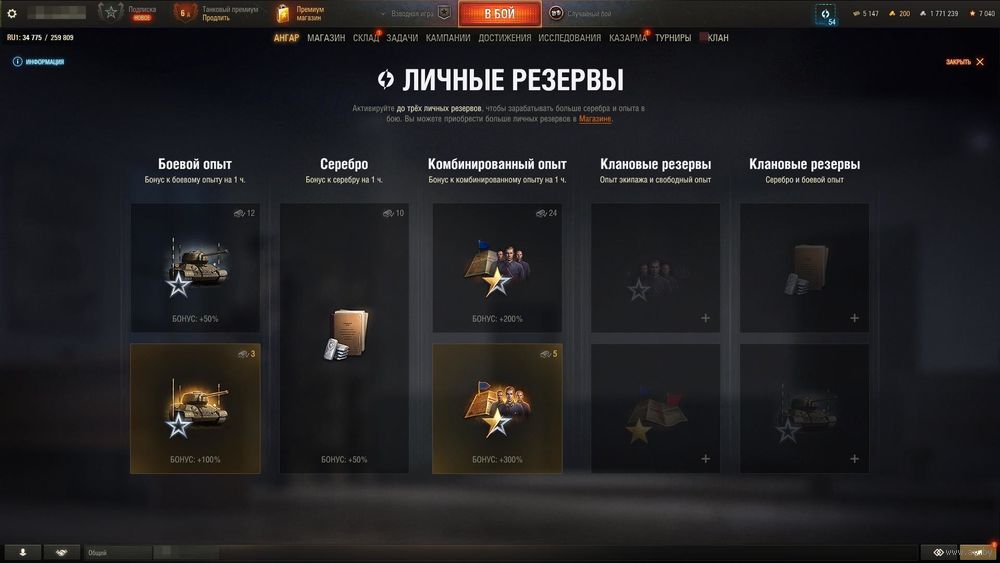Screen dimensions: 1000x563
Task: Follow the Магазине link in the description
Action: (595, 119)
